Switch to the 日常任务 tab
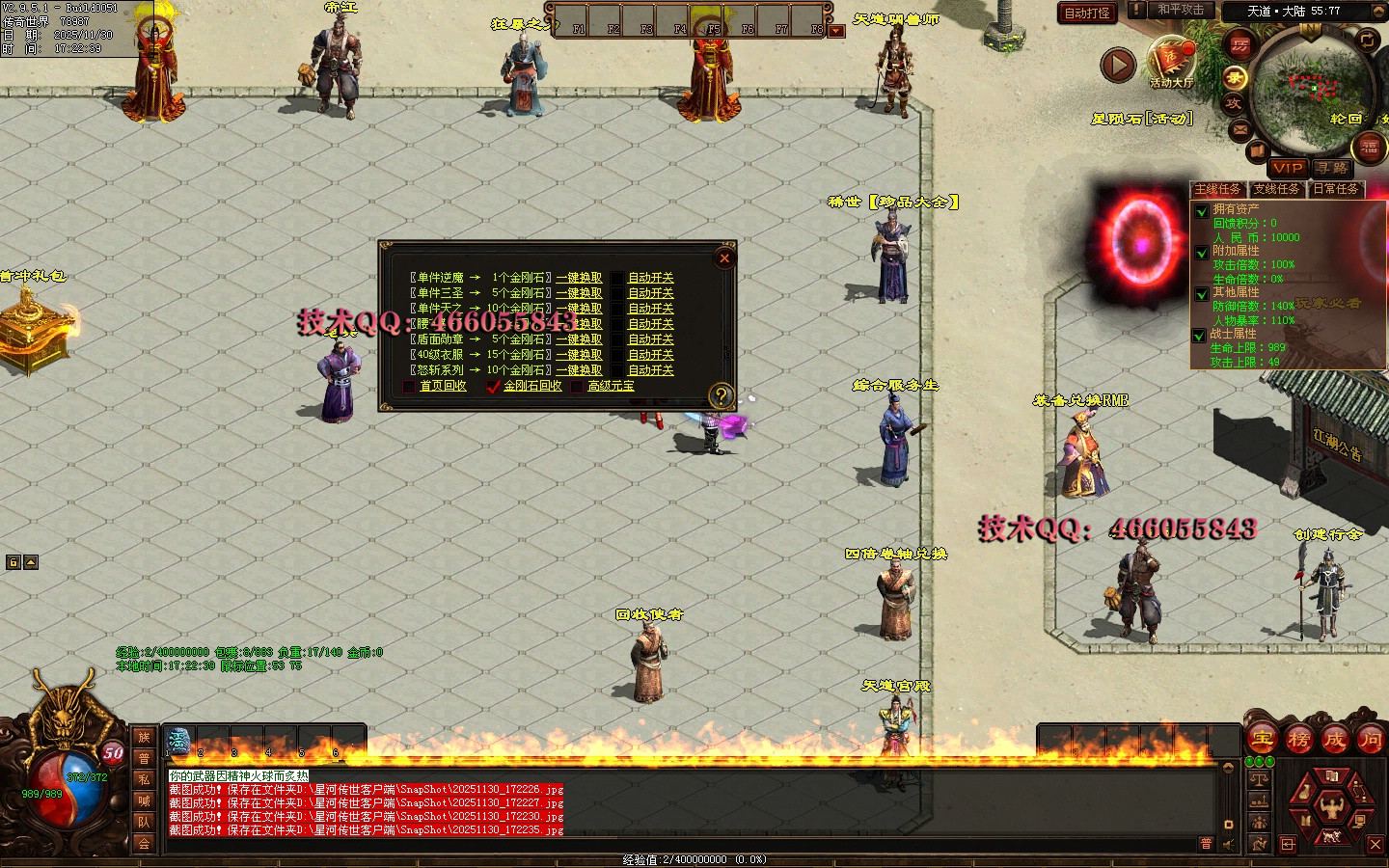1389x868 pixels. (x=1336, y=189)
